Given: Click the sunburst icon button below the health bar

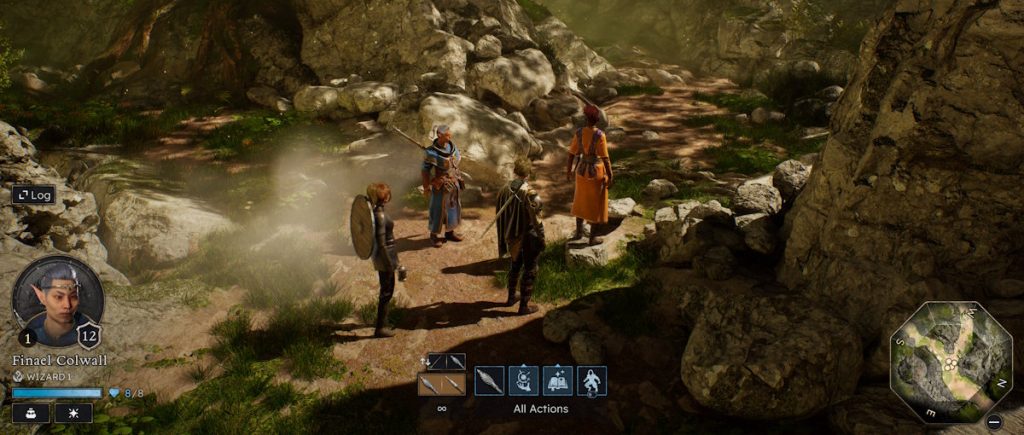Looking at the screenshot, I should 73,413.
